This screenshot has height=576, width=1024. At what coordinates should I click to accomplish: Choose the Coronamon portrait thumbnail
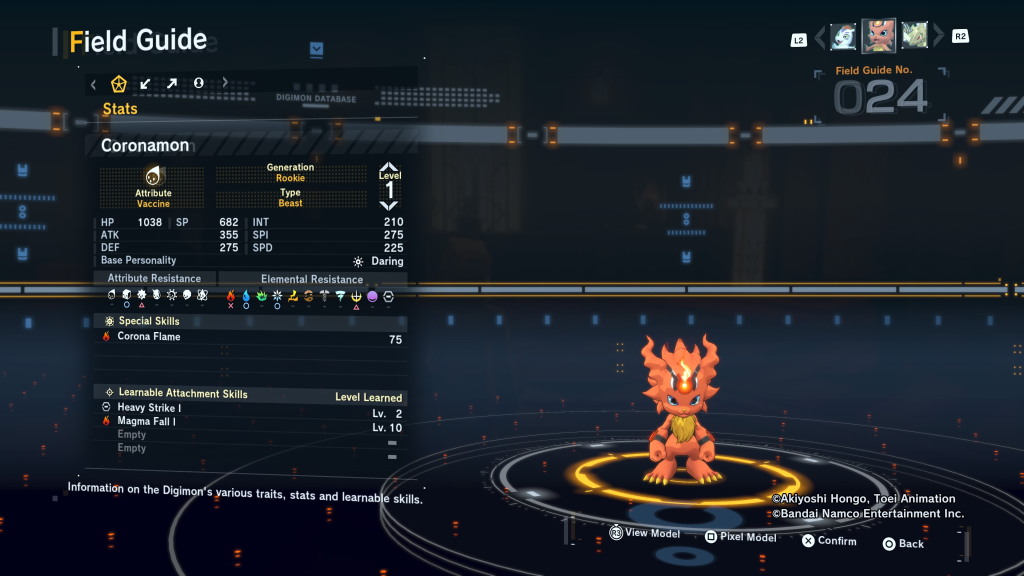879,36
